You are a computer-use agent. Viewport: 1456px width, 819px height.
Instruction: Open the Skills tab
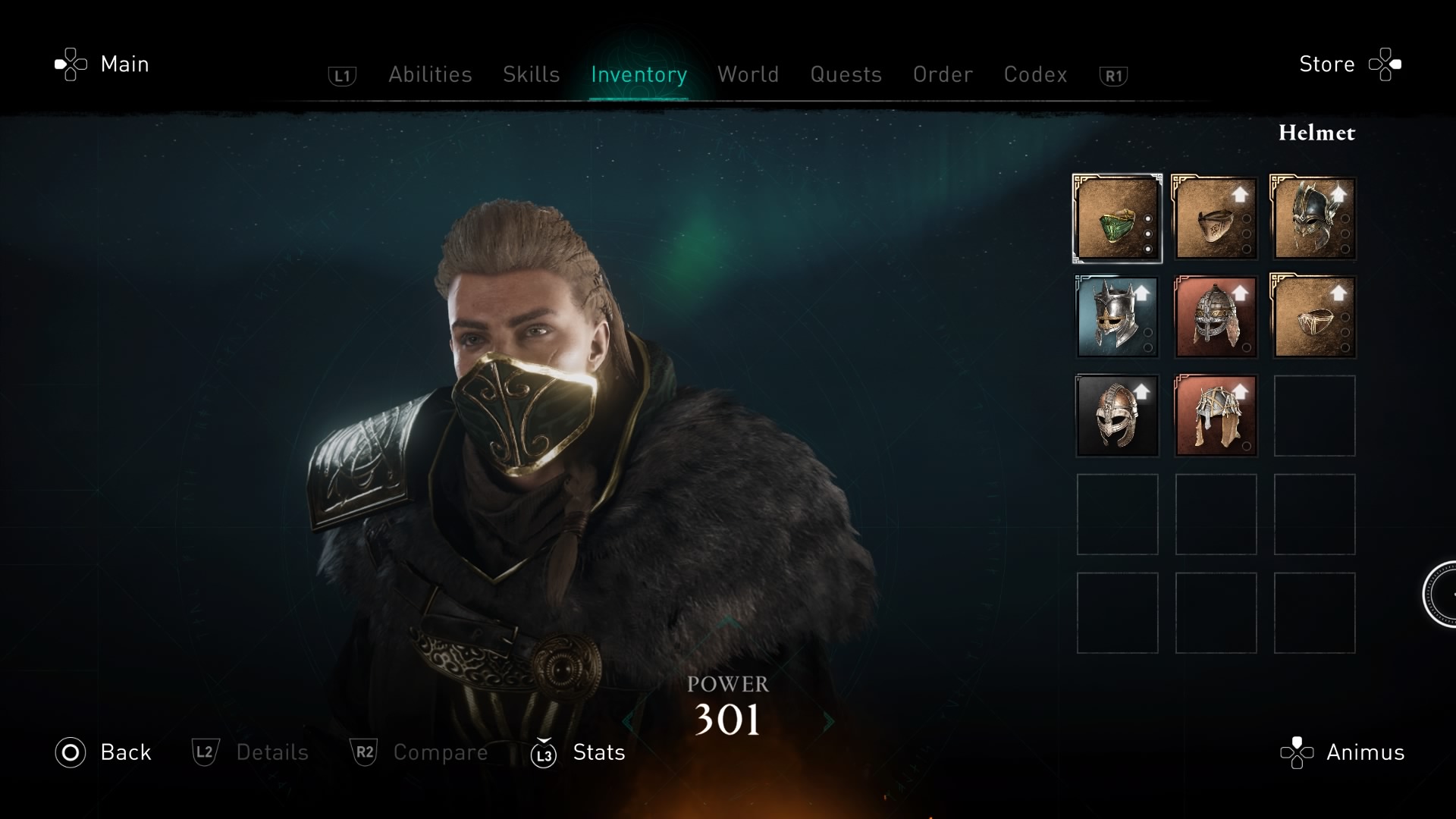pos(531,74)
